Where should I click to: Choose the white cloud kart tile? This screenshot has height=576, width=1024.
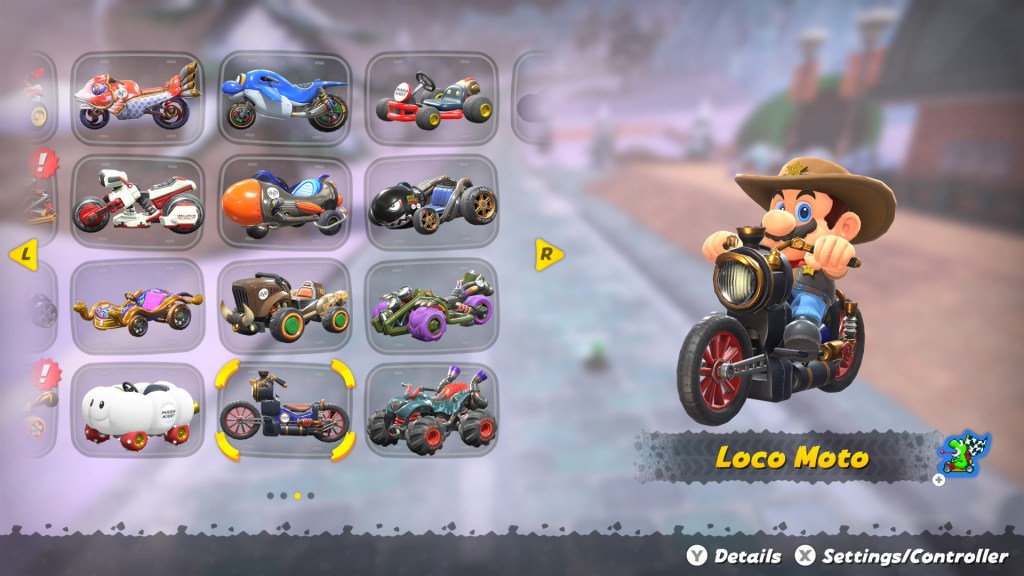[x=137, y=410]
